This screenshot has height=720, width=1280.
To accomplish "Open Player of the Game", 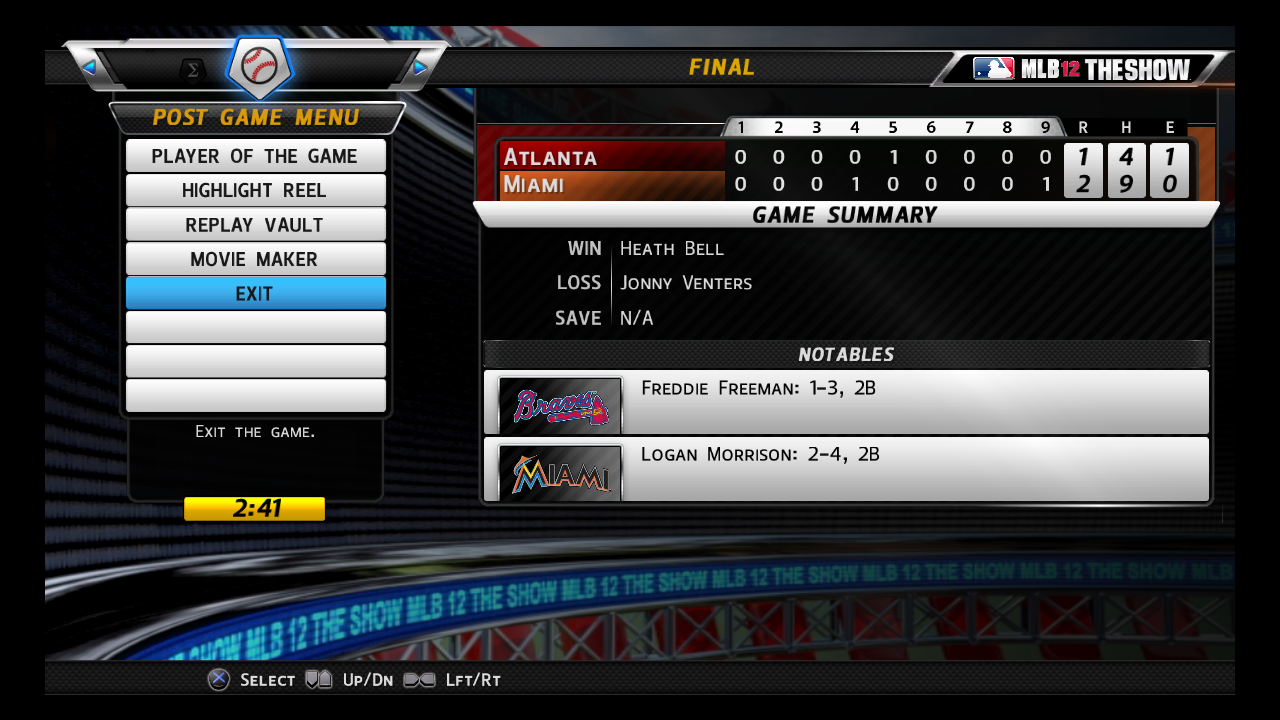I will pos(255,156).
